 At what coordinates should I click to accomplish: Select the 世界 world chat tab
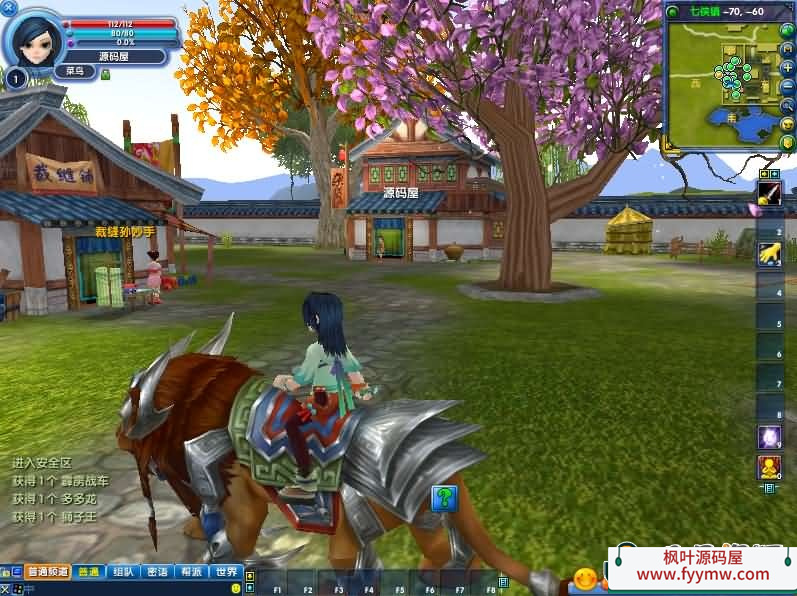click(x=226, y=572)
